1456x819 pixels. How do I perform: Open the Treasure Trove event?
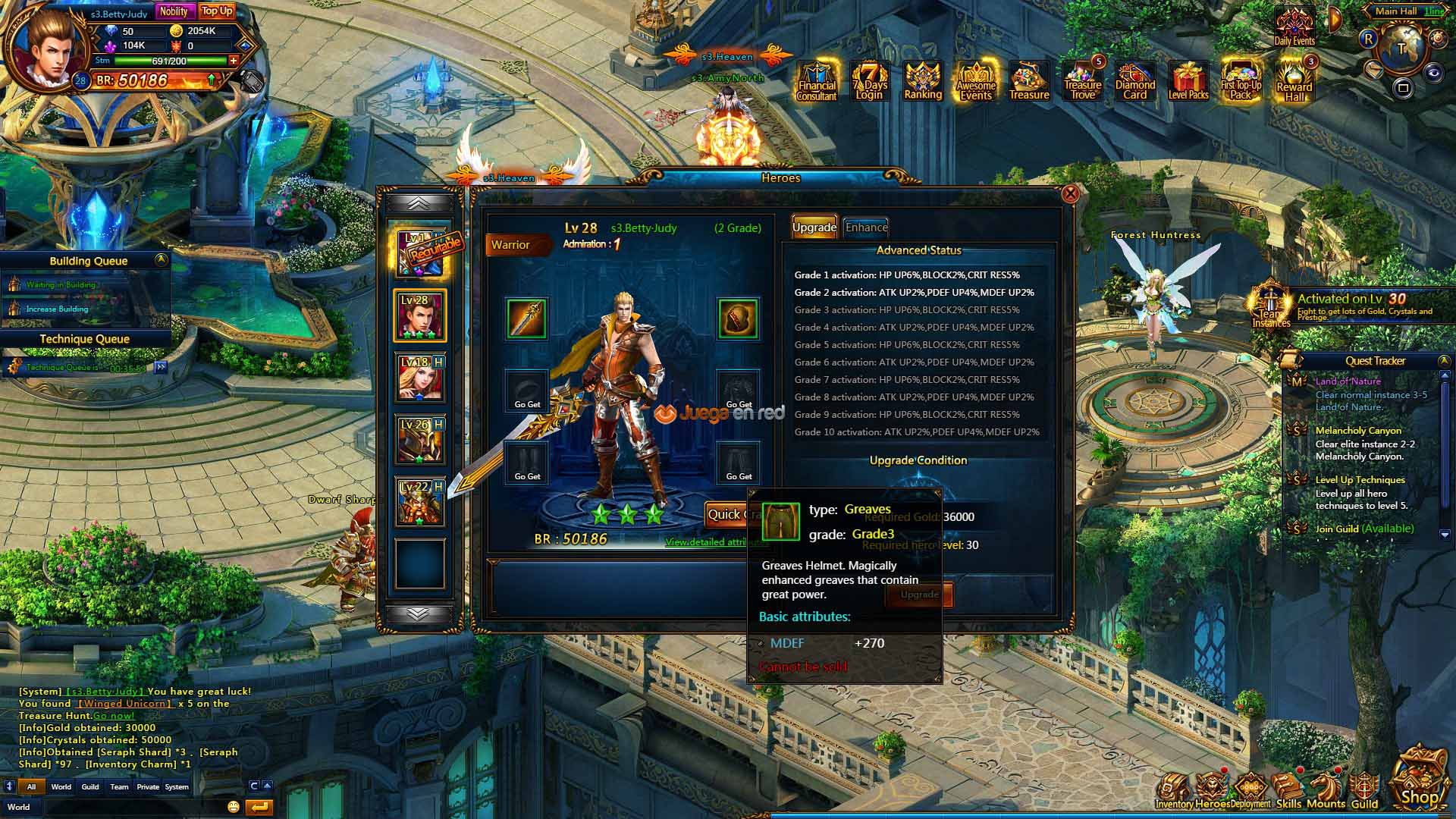pyautogui.click(x=1083, y=81)
